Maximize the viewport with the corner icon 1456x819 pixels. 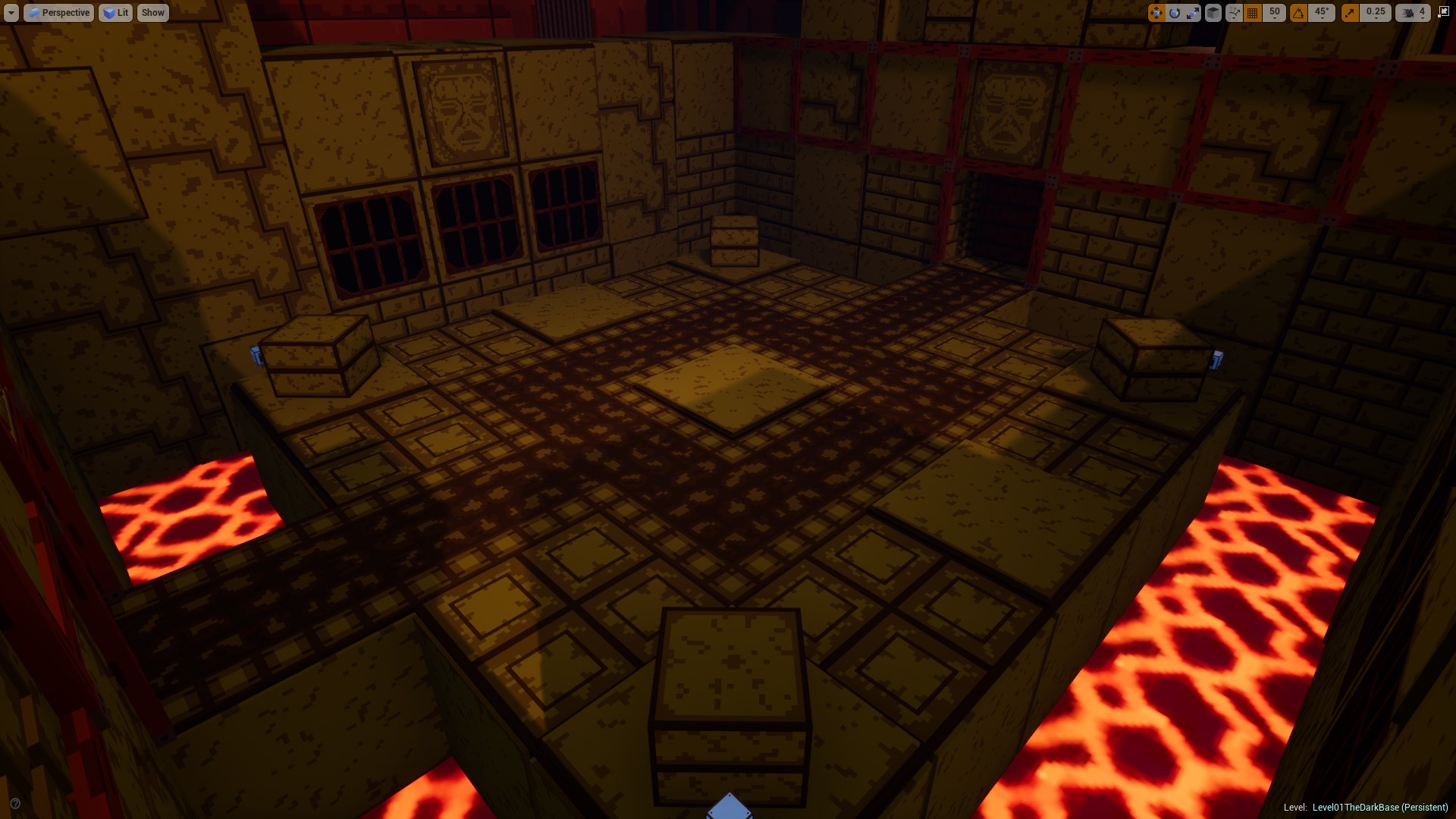pos(1442,11)
